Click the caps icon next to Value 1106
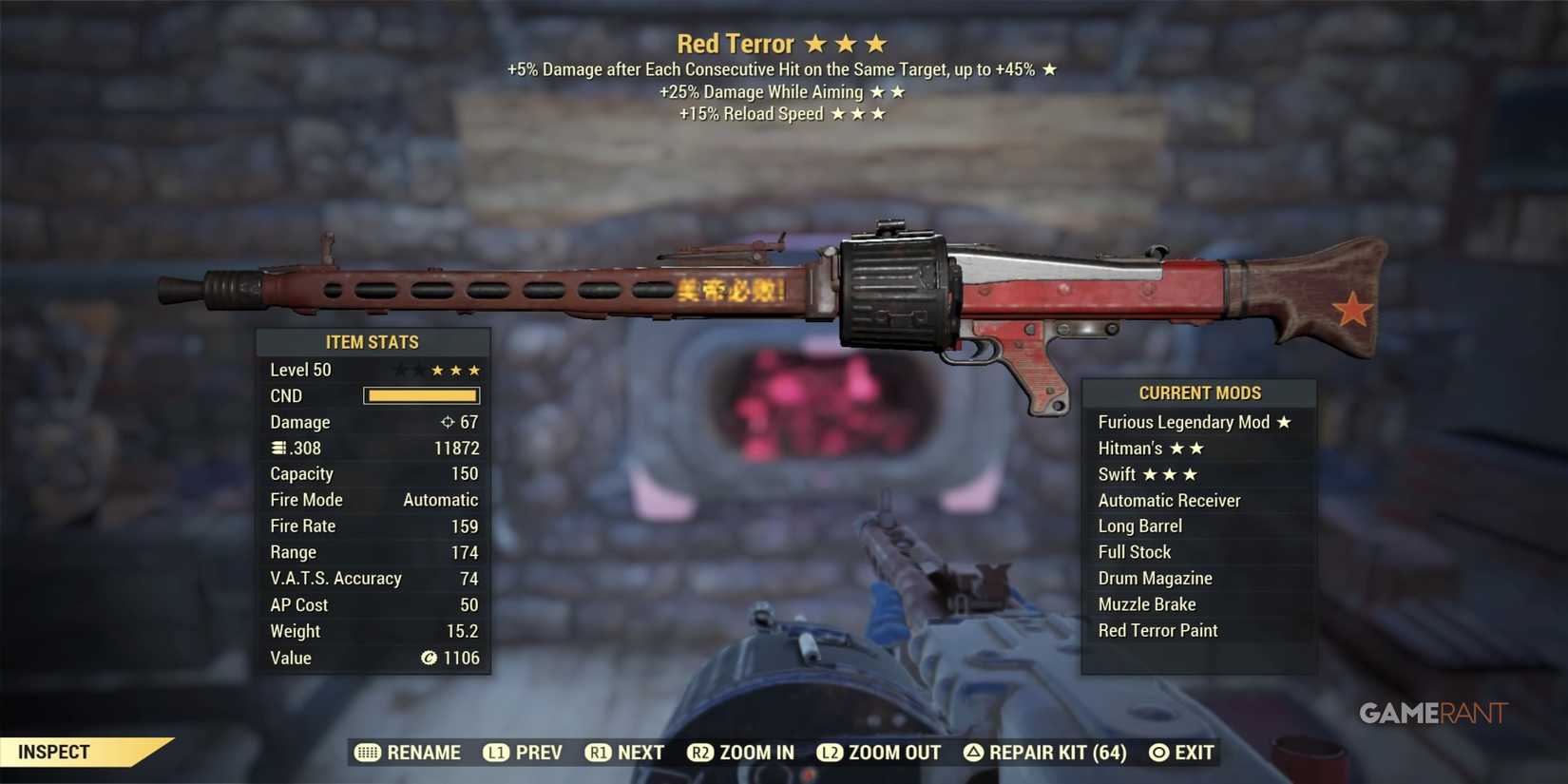Viewport: 1568px width, 784px height. pos(428,658)
